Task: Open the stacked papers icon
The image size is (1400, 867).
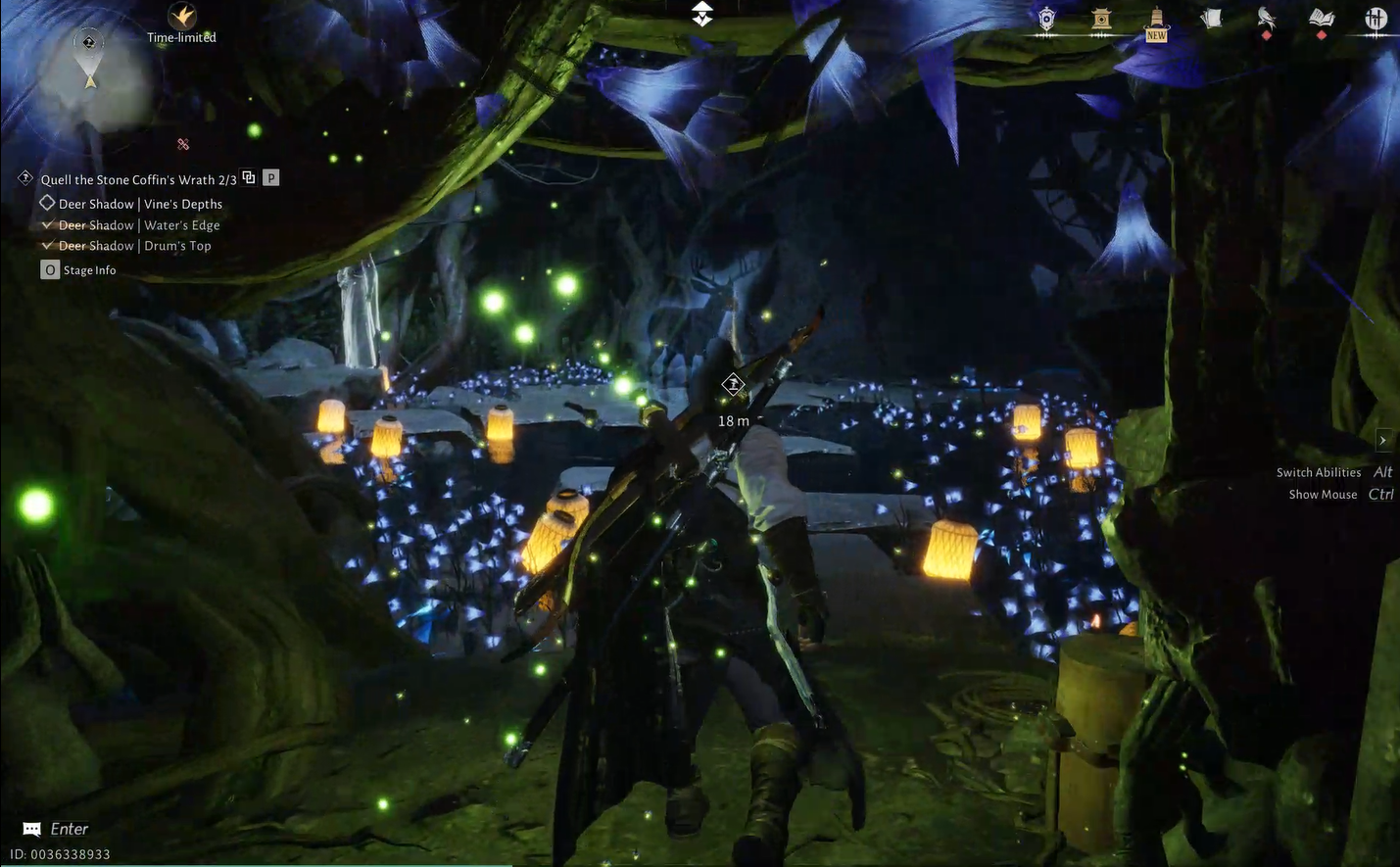Action: [1212, 19]
